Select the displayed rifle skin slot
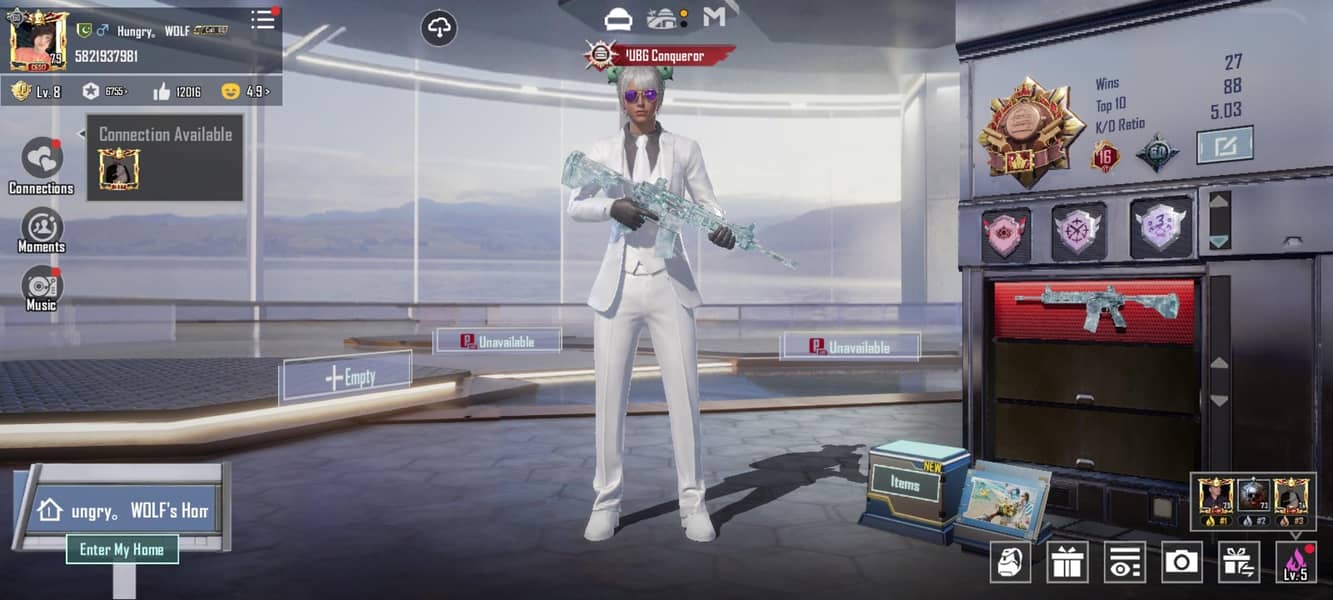The height and width of the screenshot is (600, 1333). pos(1096,309)
